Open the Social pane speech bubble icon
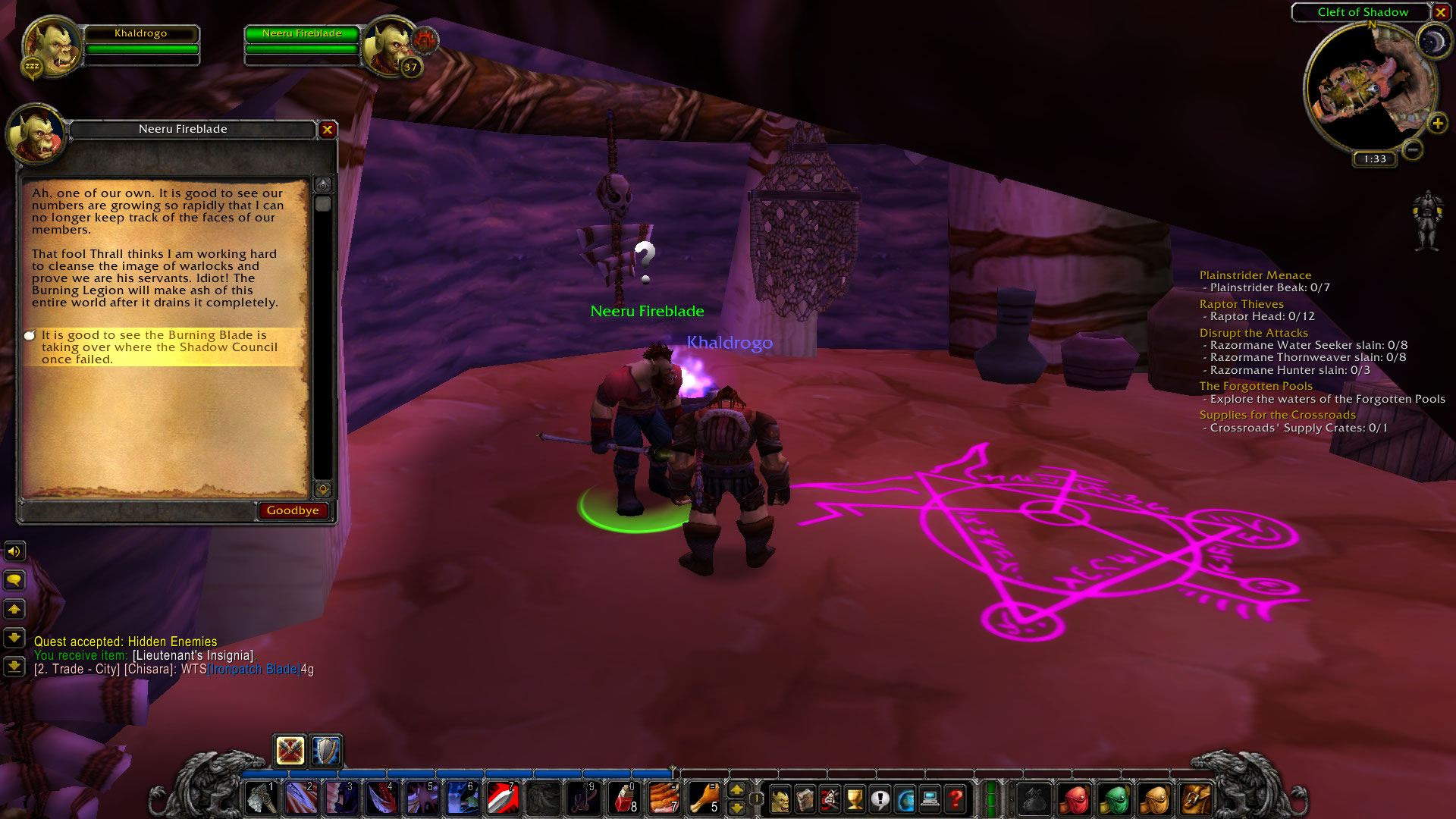The height and width of the screenshot is (819, 1456). click(880, 798)
